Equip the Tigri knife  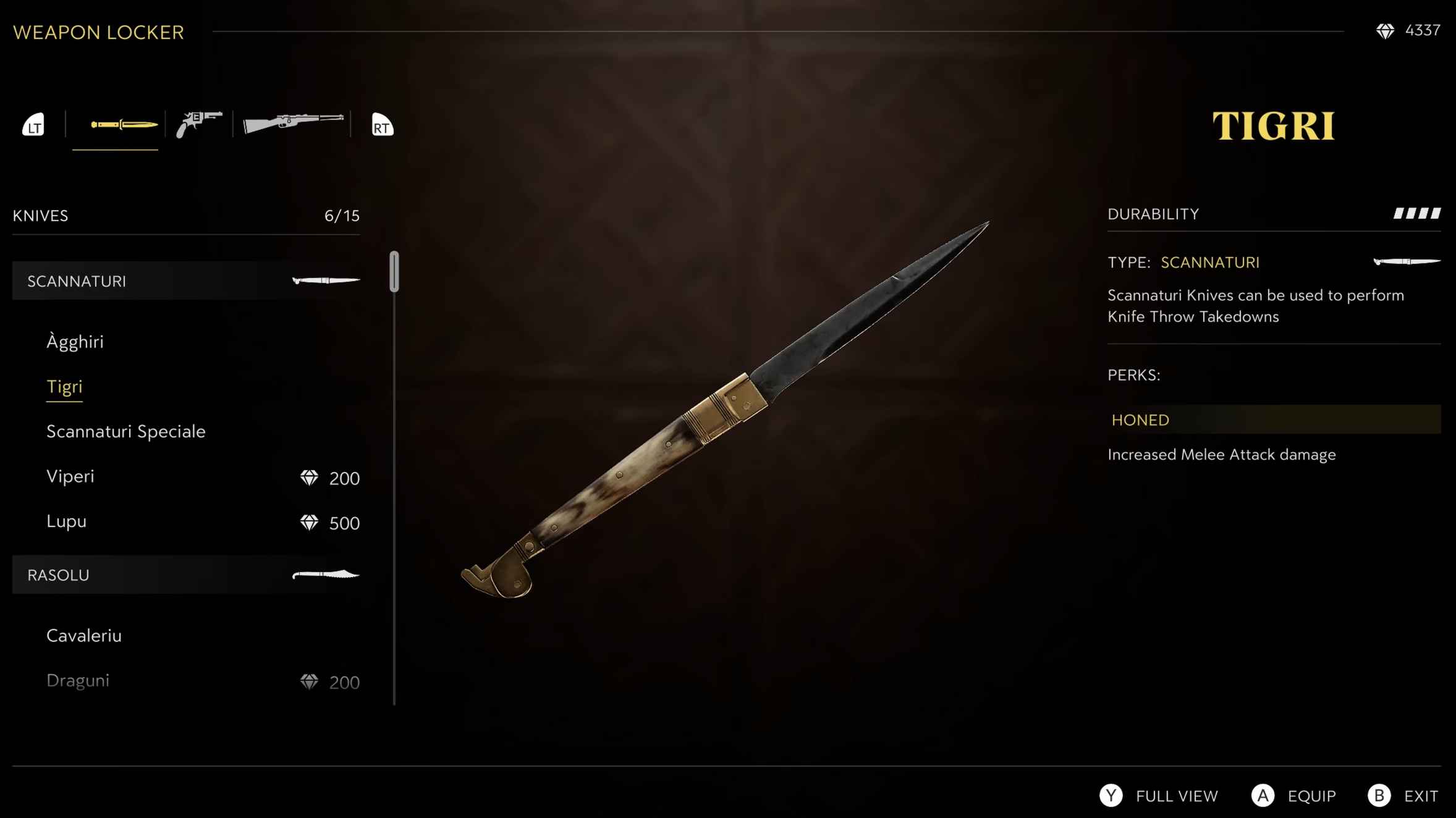point(1293,796)
